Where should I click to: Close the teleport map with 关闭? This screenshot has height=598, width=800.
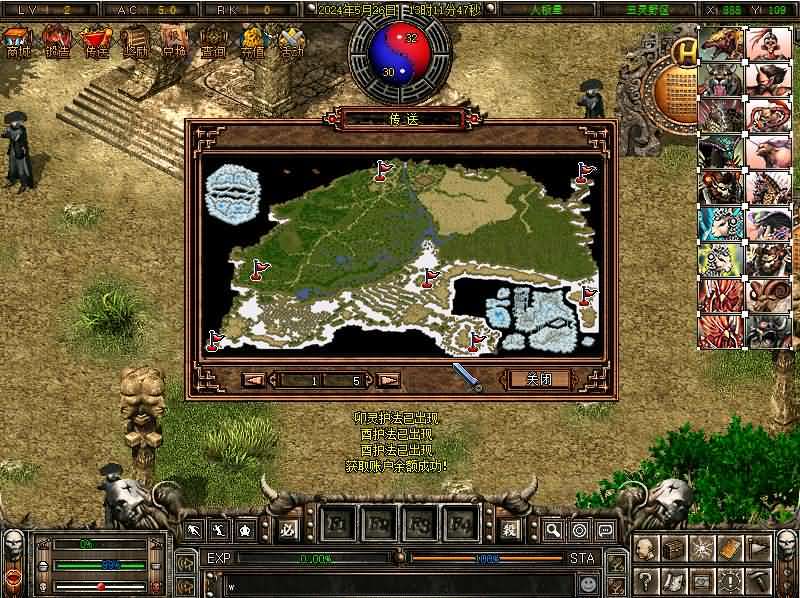coord(539,379)
